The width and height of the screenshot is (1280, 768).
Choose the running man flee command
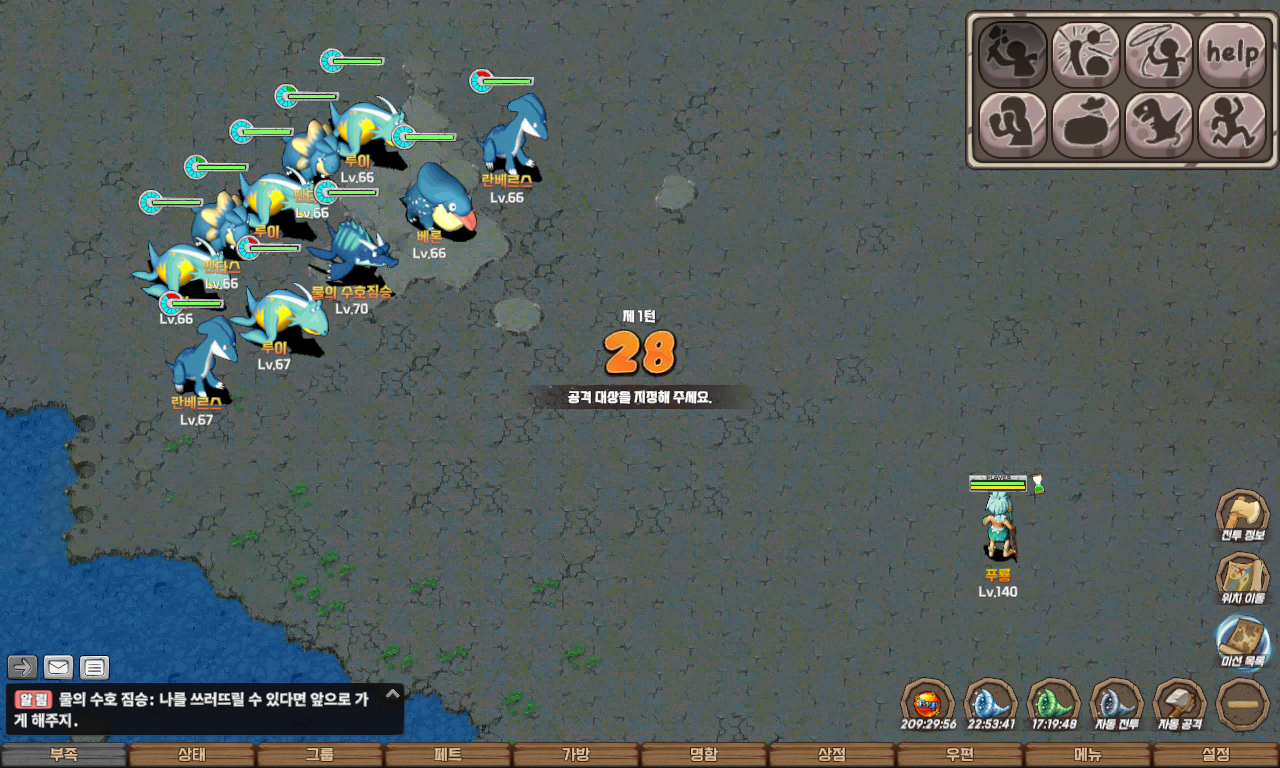click(x=1232, y=125)
